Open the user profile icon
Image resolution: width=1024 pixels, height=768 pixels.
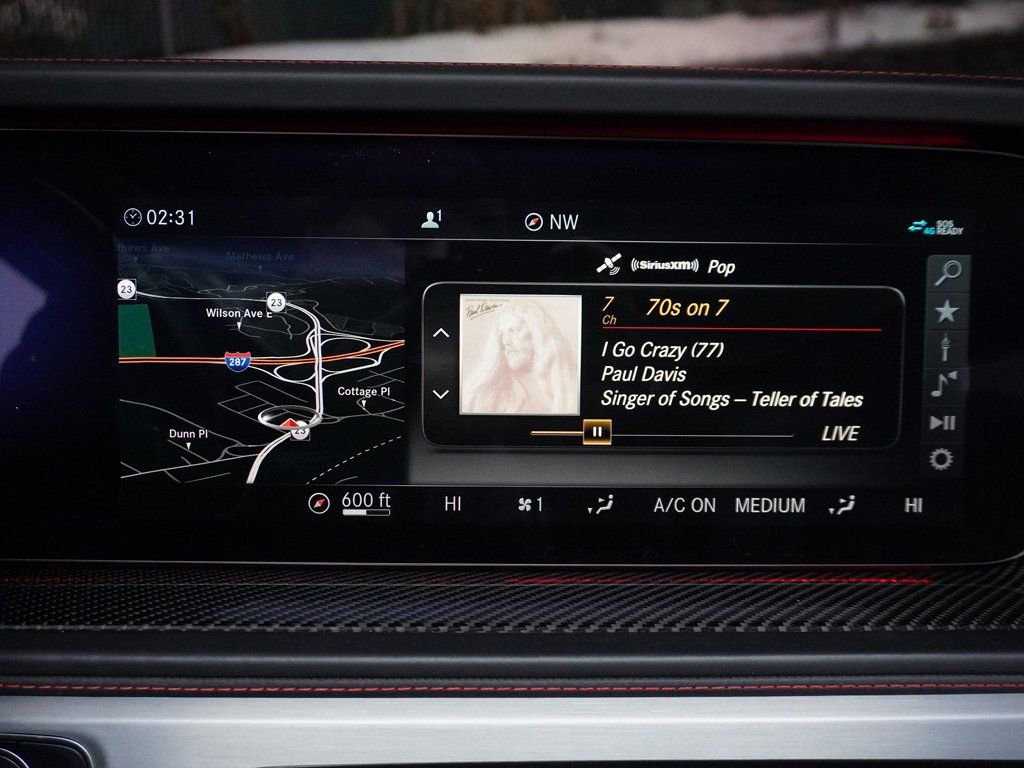[431, 220]
